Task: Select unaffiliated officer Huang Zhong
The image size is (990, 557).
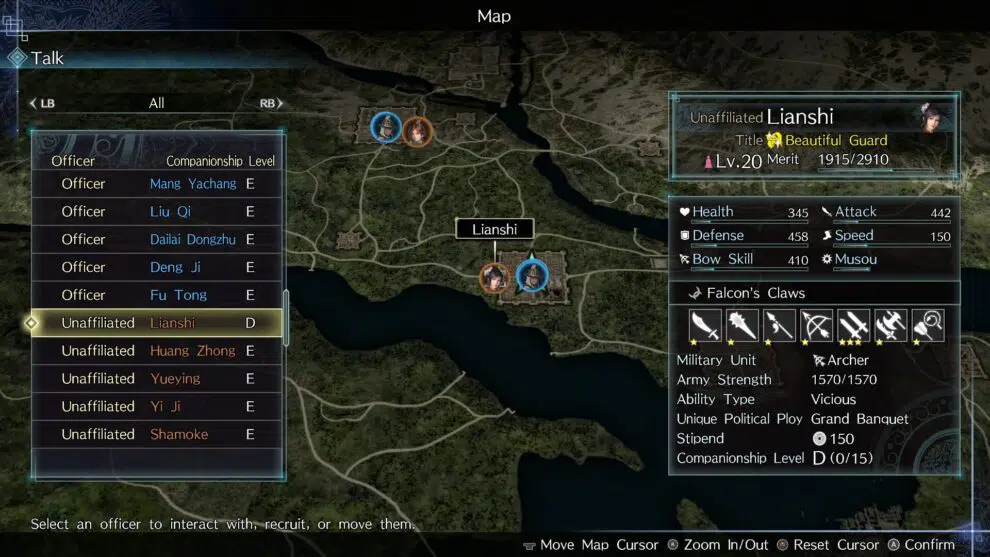Action: 157,351
